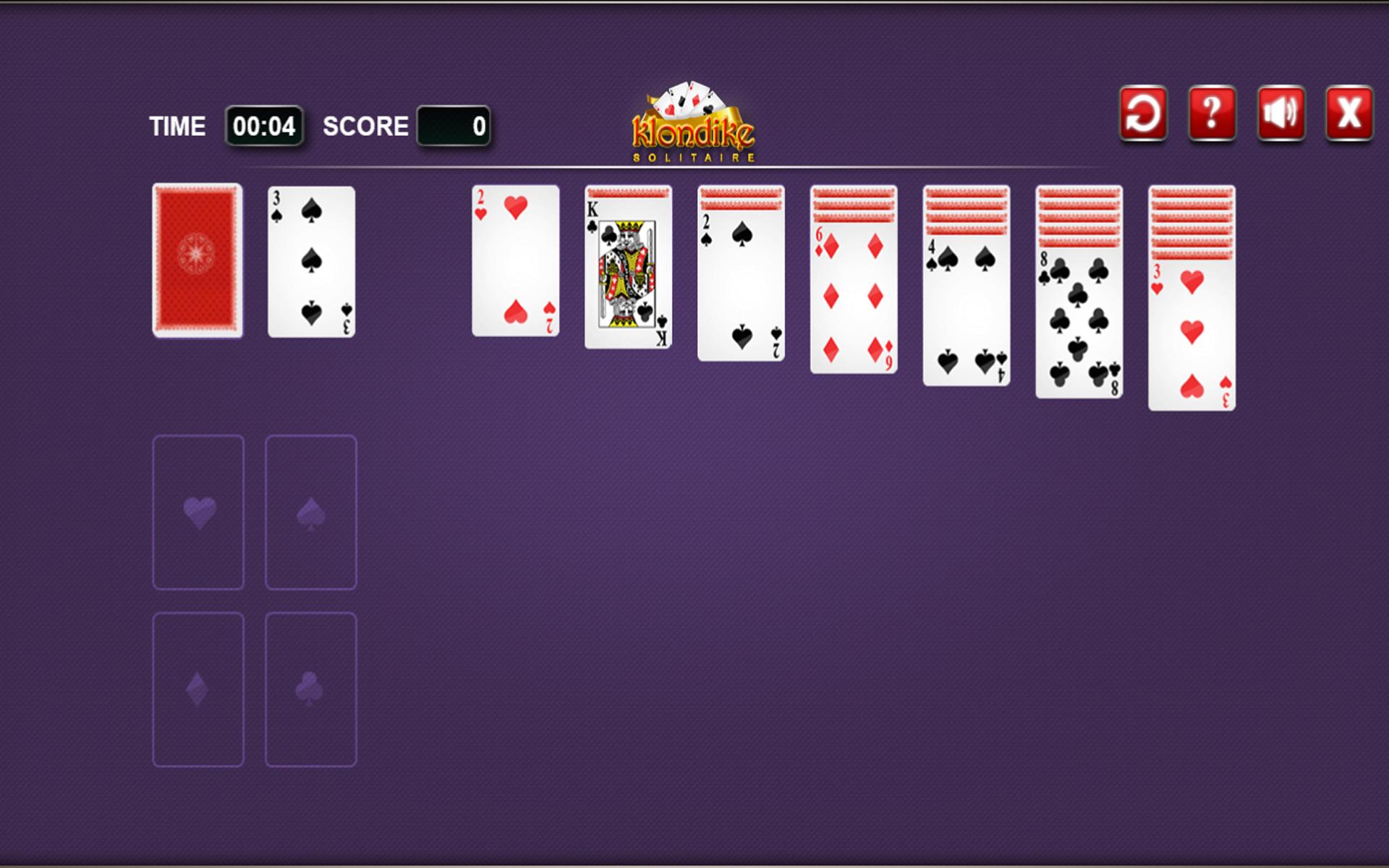Click the restart game icon
The width and height of the screenshot is (1389, 868).
click(x=1143, y=114)
